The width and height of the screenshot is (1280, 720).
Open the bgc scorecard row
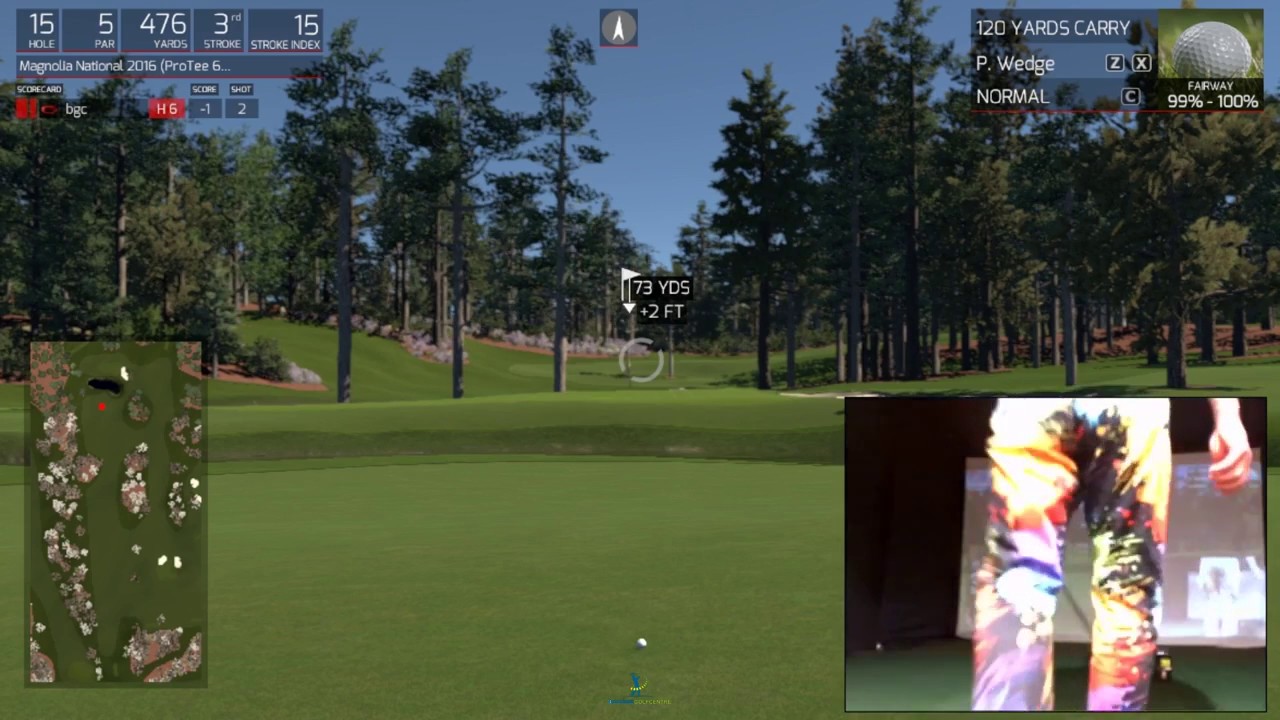pos(76,110)
